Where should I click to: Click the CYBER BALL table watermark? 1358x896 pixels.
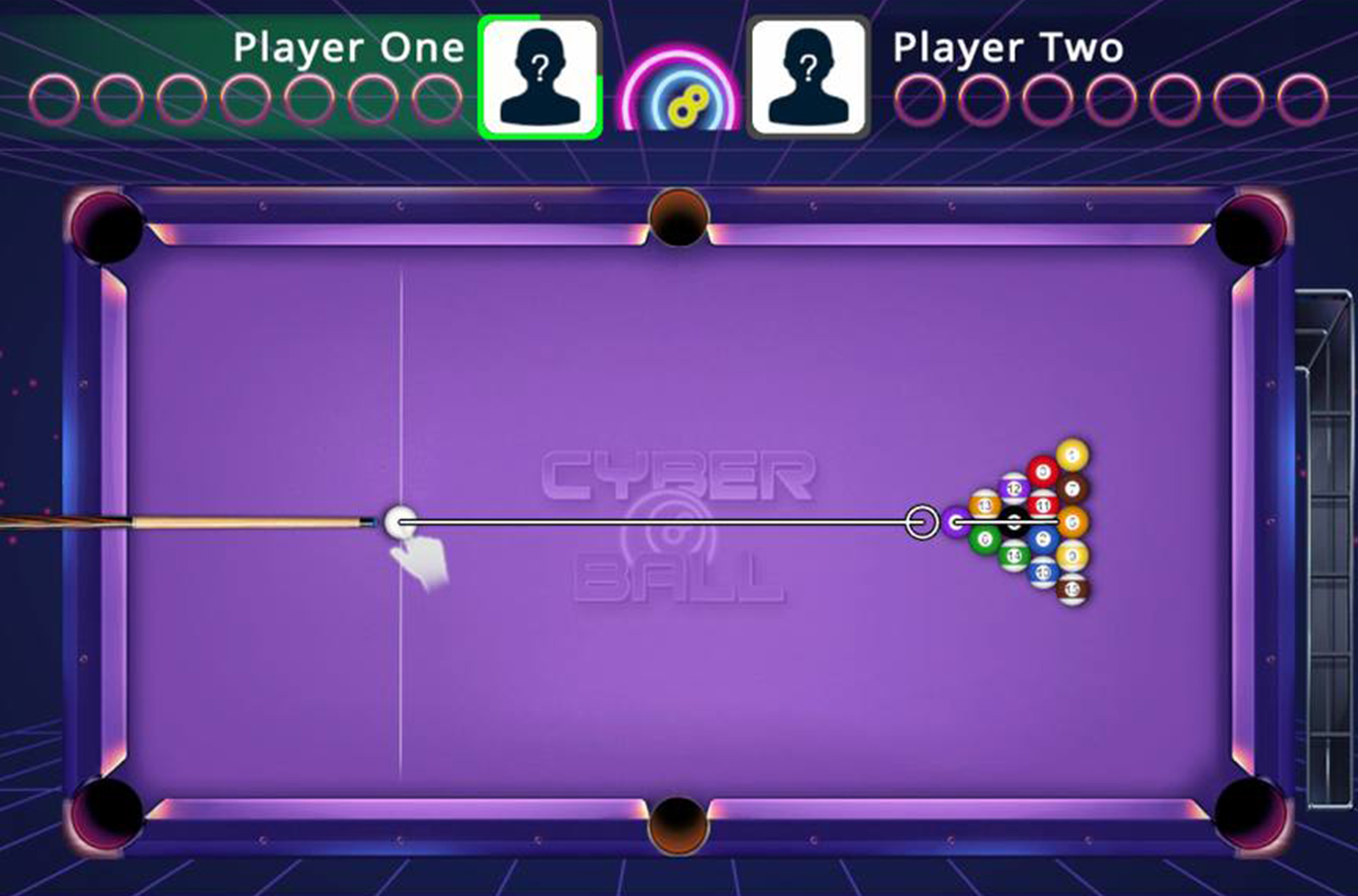click(671, 522)
